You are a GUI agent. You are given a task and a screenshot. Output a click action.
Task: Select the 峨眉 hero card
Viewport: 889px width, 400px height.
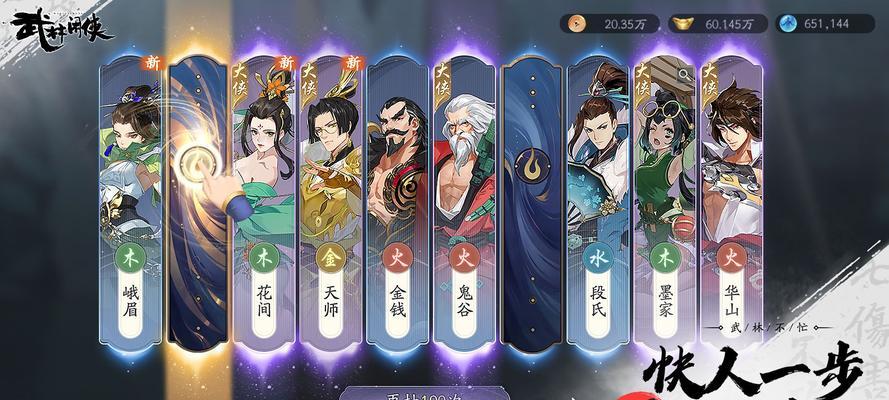pyautogui.click(x=130, y=200)
